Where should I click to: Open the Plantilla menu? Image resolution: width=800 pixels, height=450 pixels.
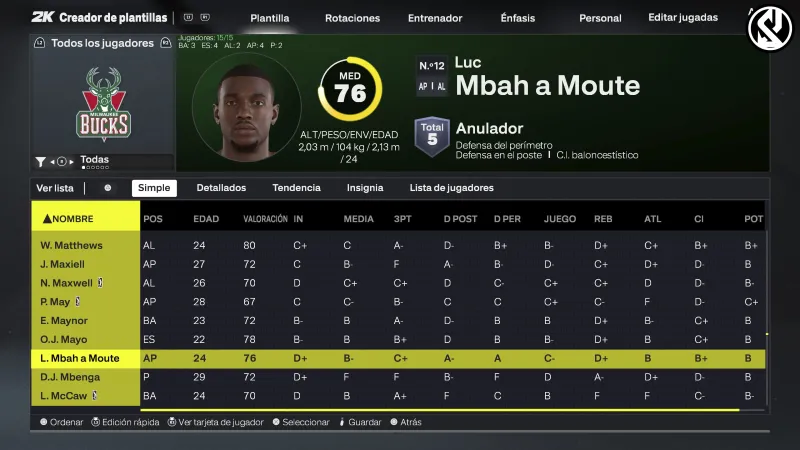(270, 18)
